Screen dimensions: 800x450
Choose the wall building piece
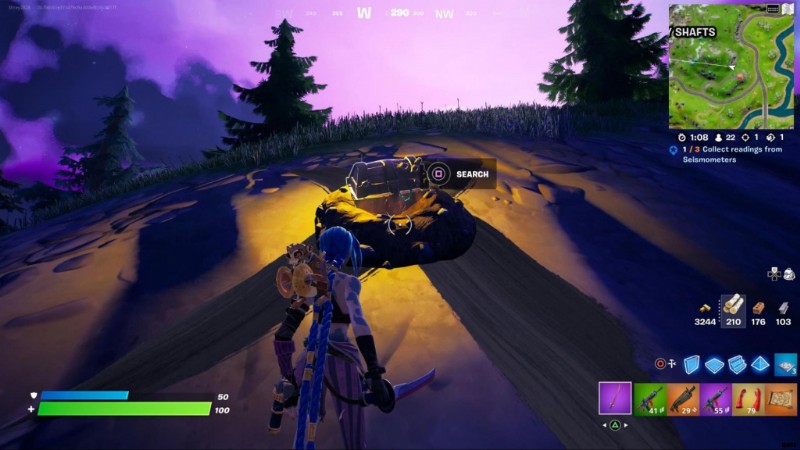point(690,364)
